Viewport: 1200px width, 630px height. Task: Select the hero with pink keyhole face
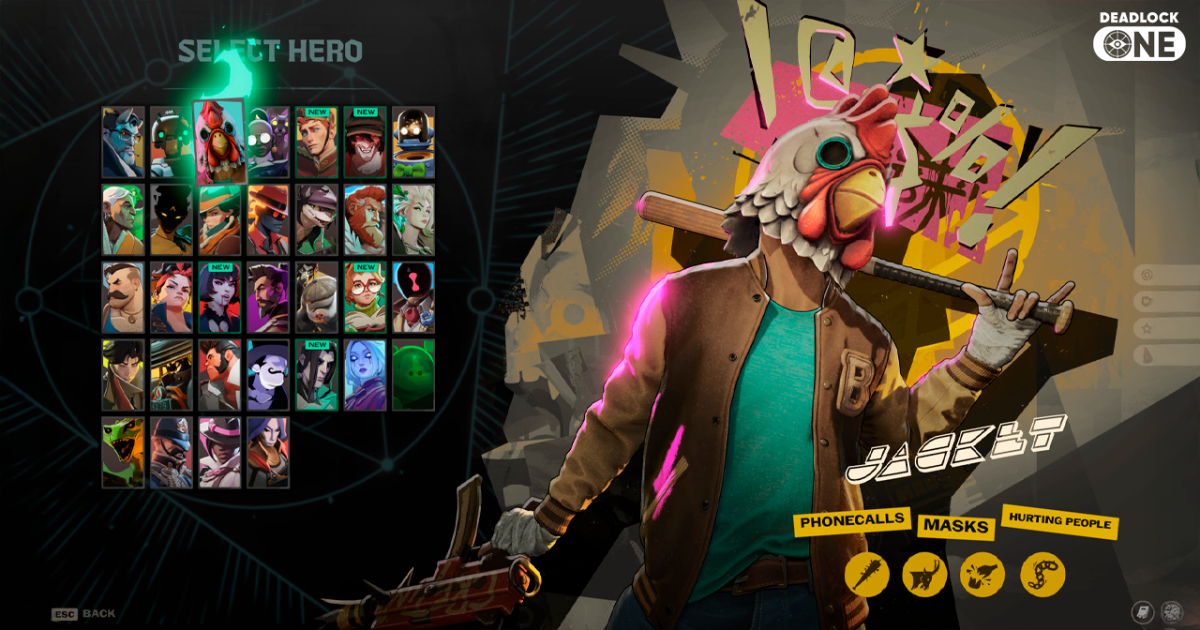tap(413, 297)
